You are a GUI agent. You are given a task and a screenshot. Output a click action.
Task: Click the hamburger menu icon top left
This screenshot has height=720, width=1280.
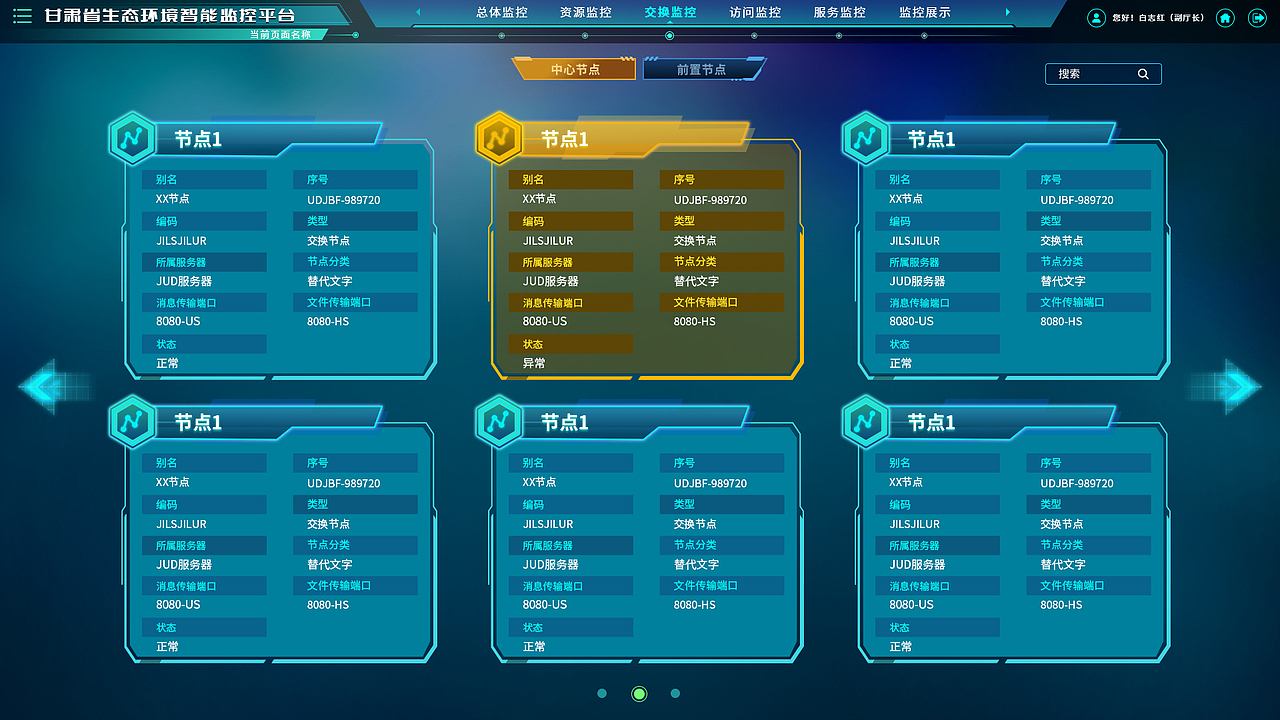pyautogui.click(x=21, y=16)
